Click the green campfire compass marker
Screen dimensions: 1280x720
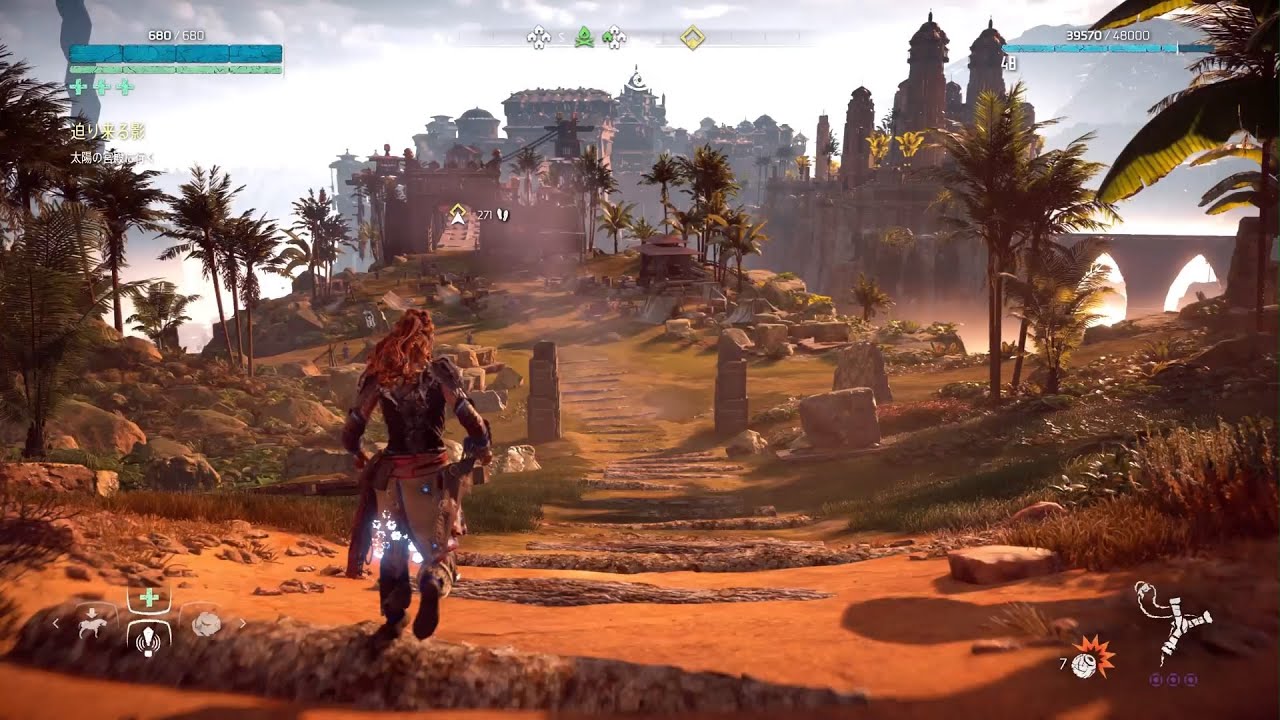click(585, 38)
